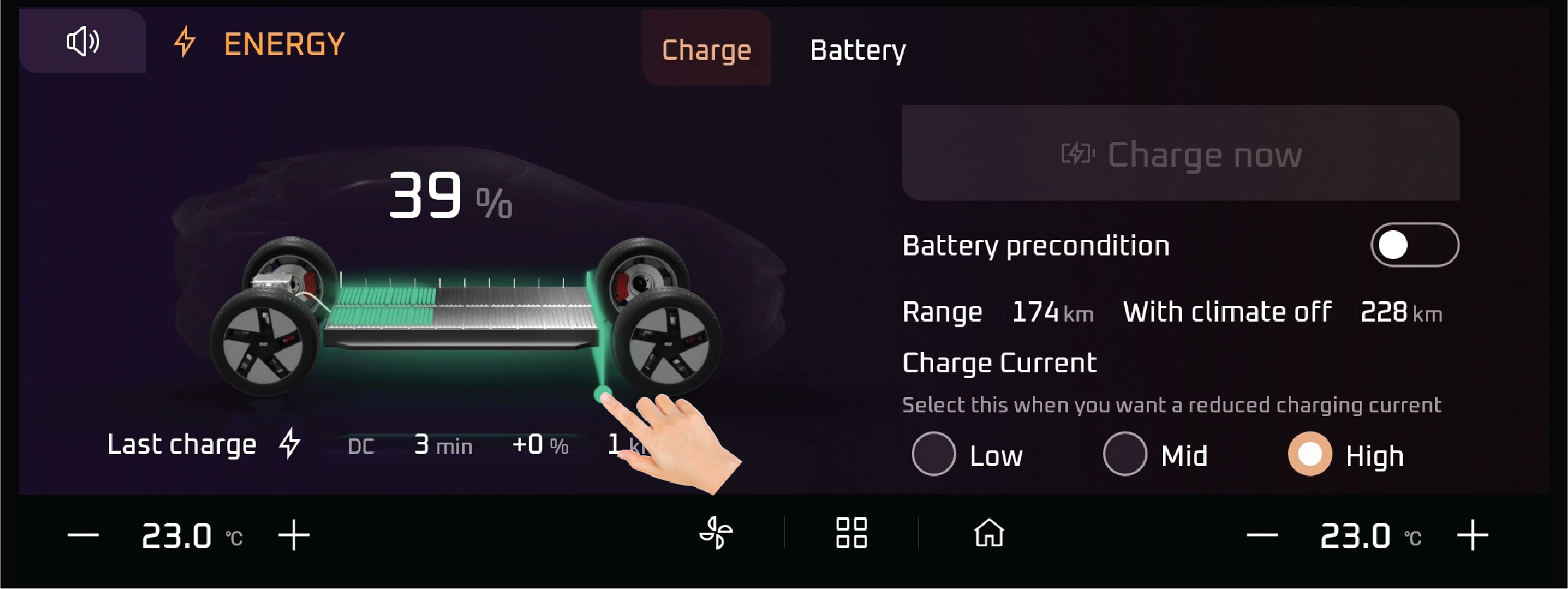Select the Charge tab
Image resolution: width=1568 pixels, height=589 pixels.
pyautogui.click(x=706, y=51)
